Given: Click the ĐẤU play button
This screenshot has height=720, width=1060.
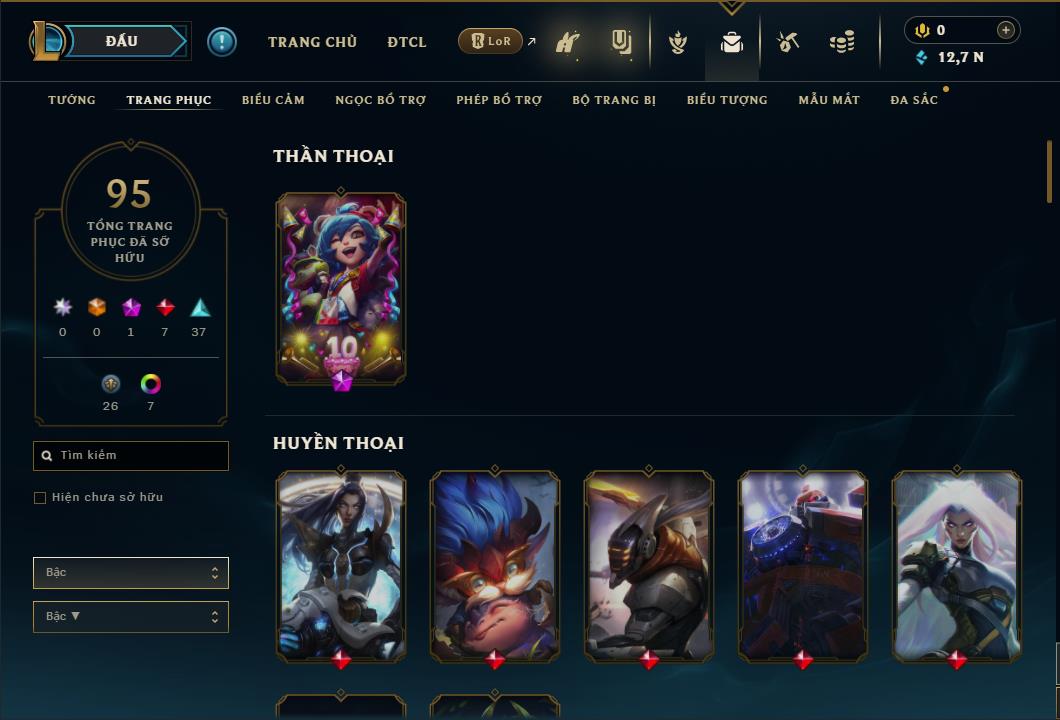Looking at the screenshot, I should point(122,41).
